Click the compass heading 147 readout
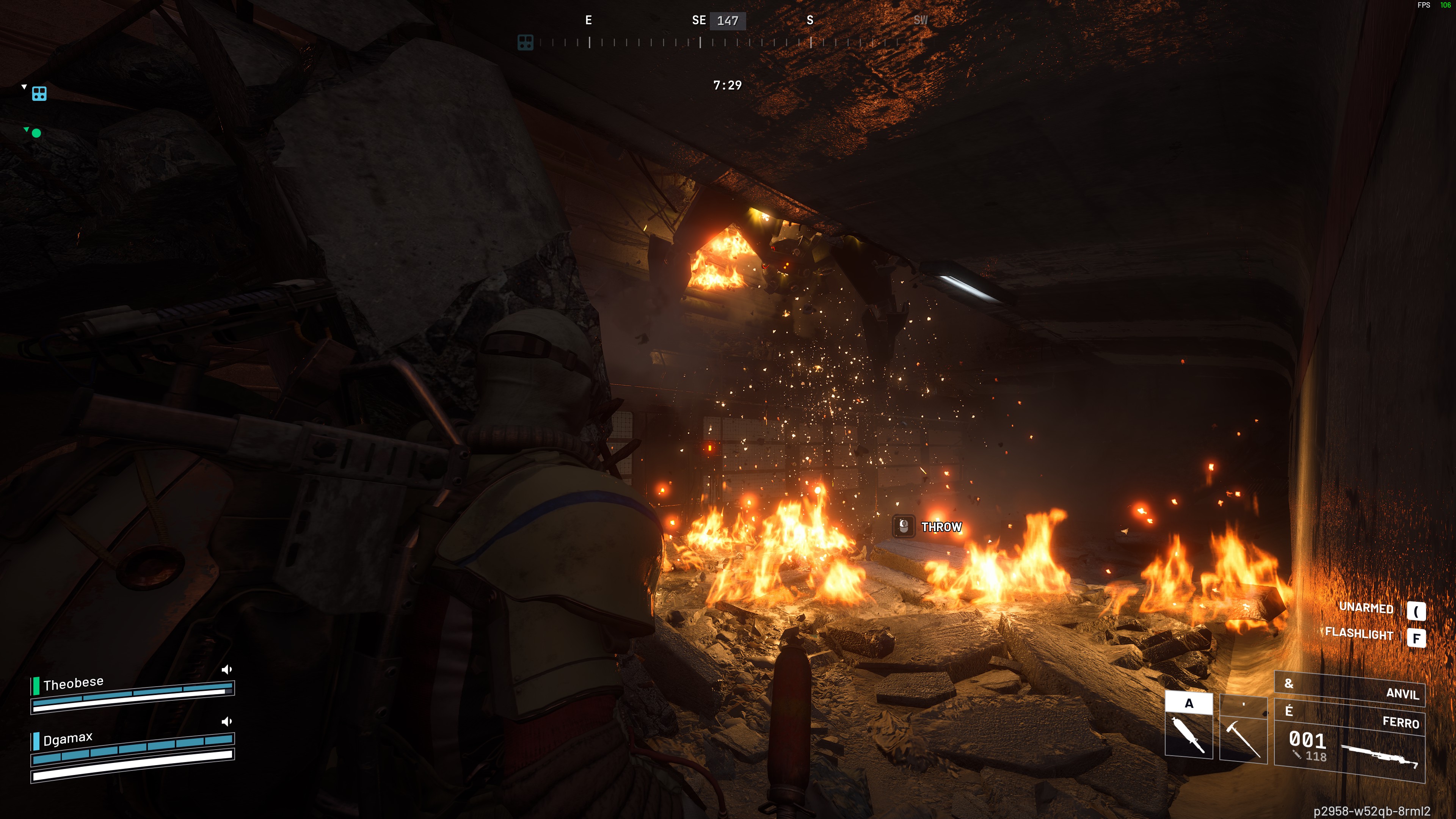 (x=728, y=21)
